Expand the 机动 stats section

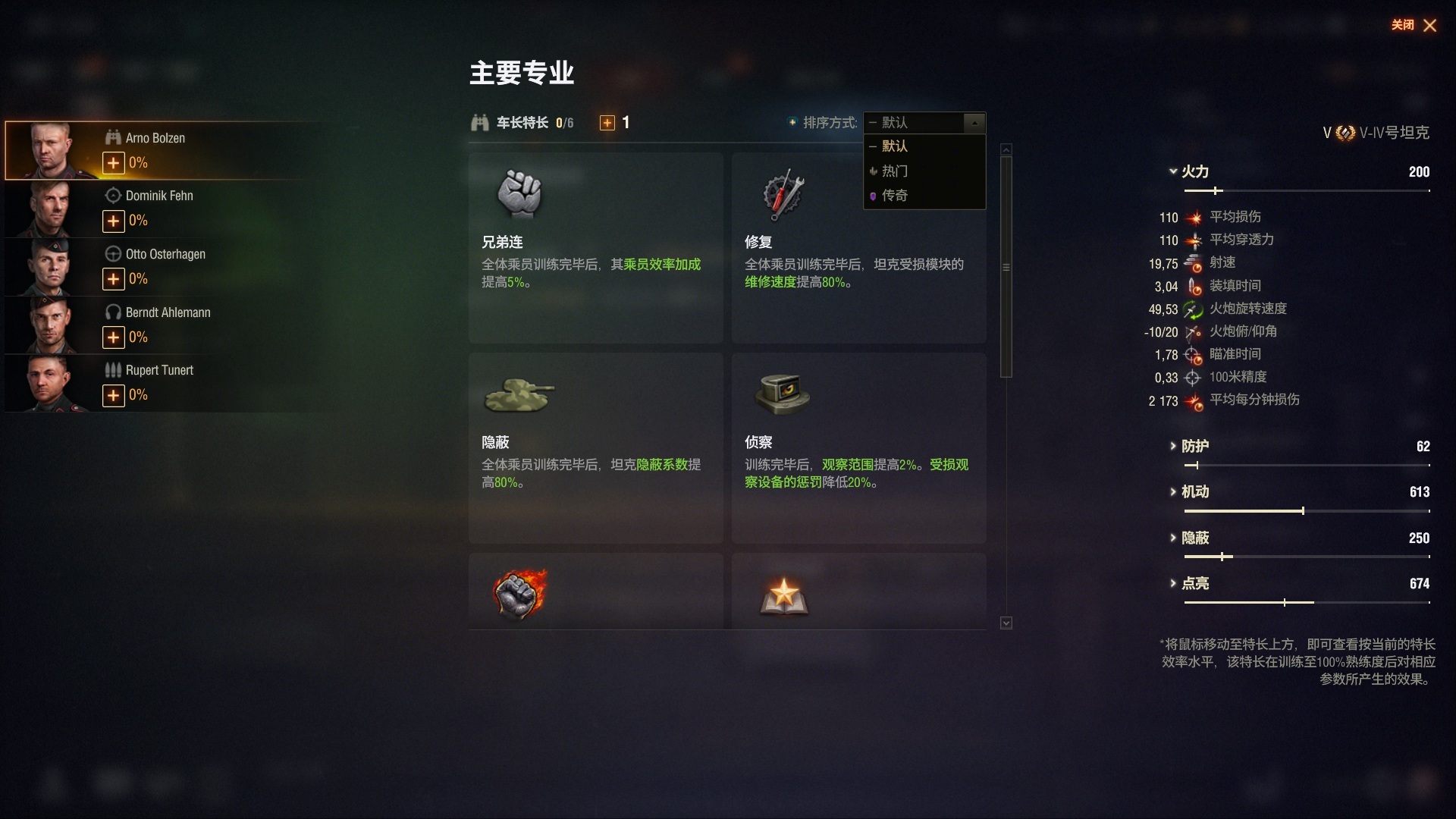pos(1194,492)
